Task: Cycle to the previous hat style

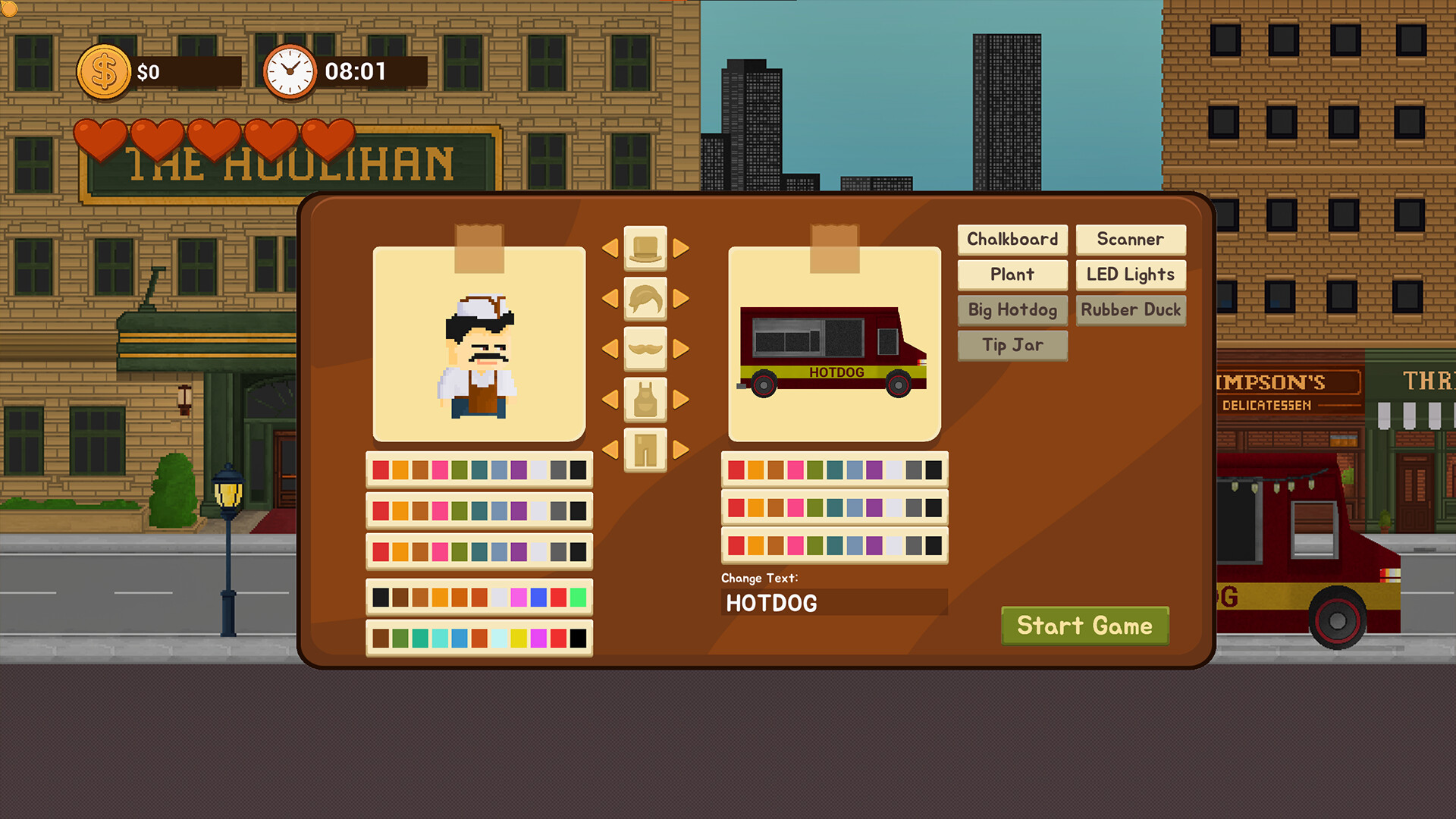Action: coord(610,248)
